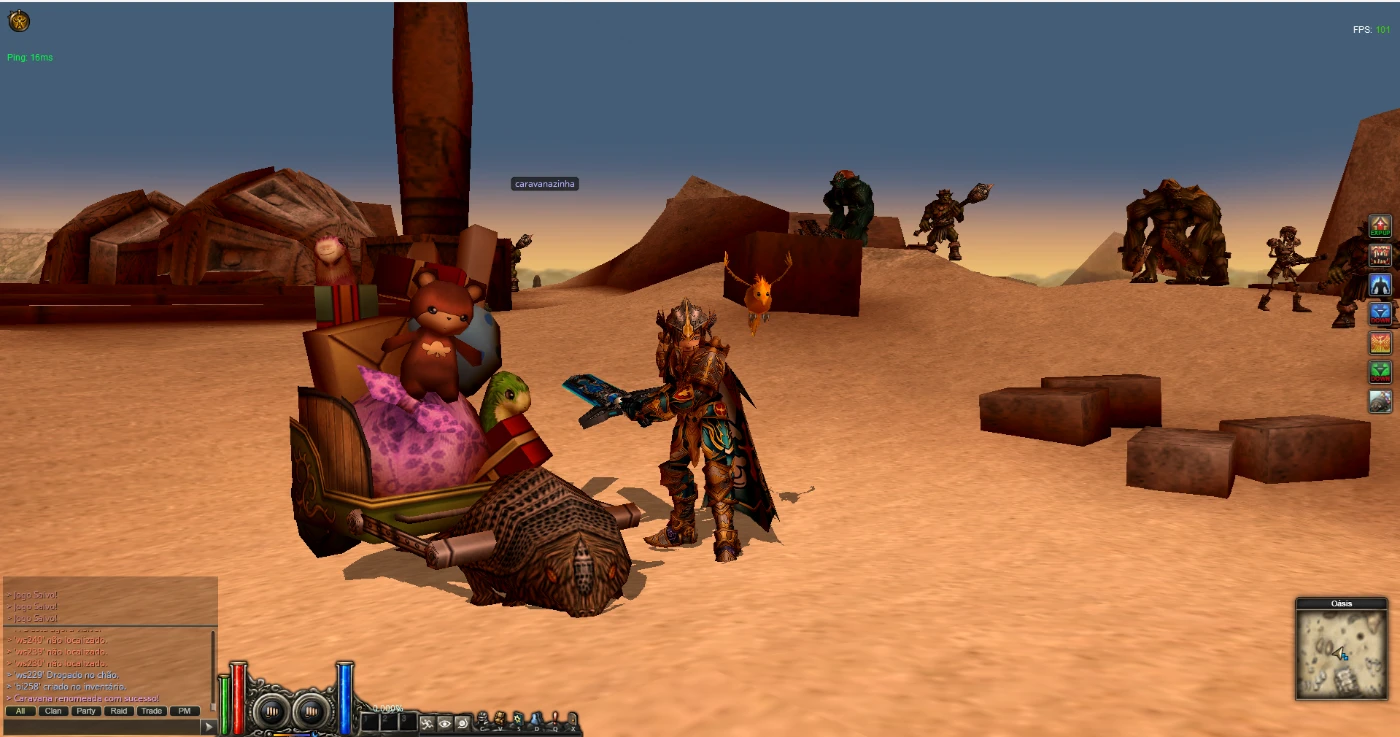
Task: Select the All chat channel
Action: point(20,711)
